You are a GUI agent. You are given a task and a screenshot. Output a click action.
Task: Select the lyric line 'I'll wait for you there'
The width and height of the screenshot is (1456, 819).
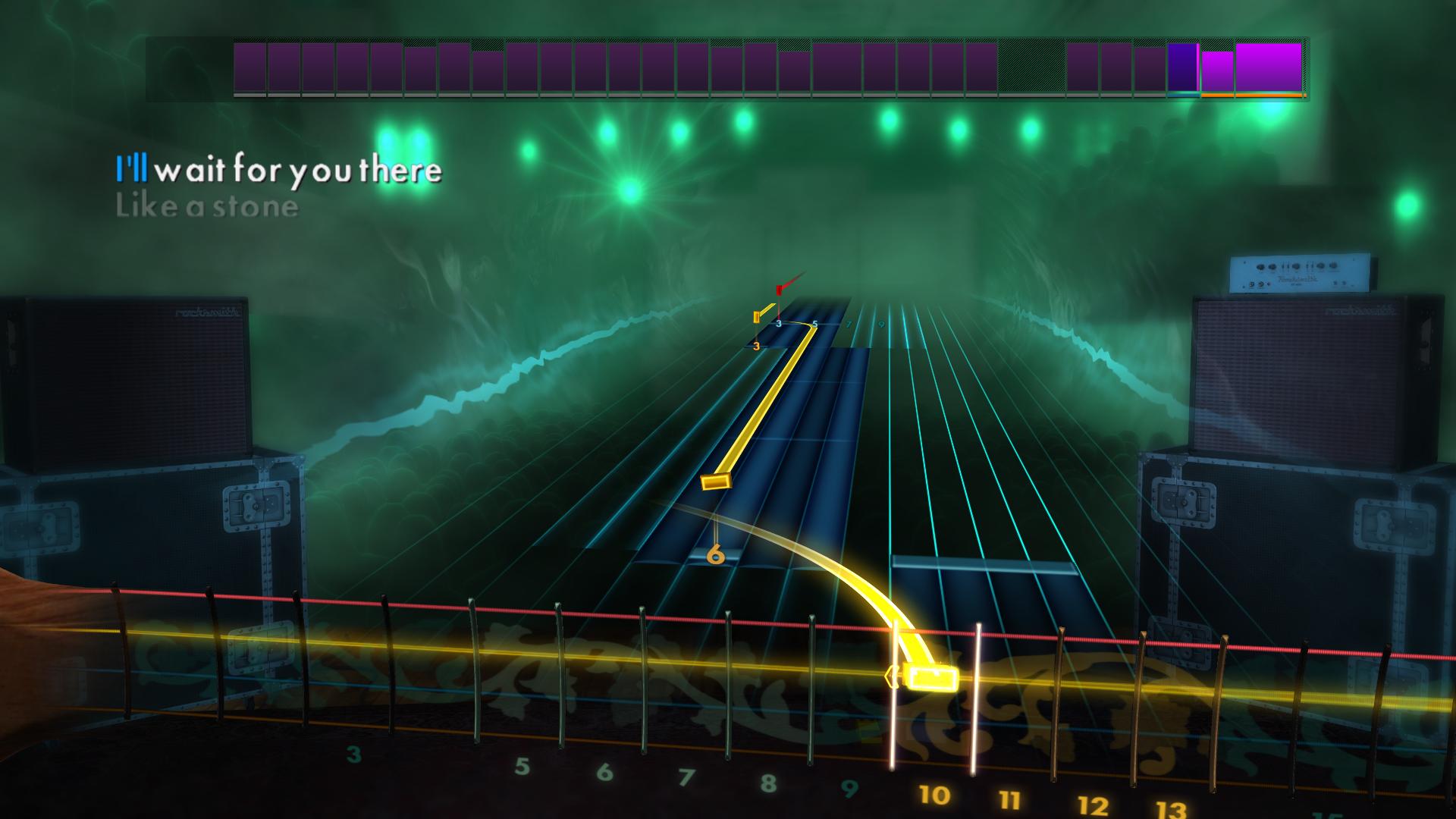(x=279, y=170)
